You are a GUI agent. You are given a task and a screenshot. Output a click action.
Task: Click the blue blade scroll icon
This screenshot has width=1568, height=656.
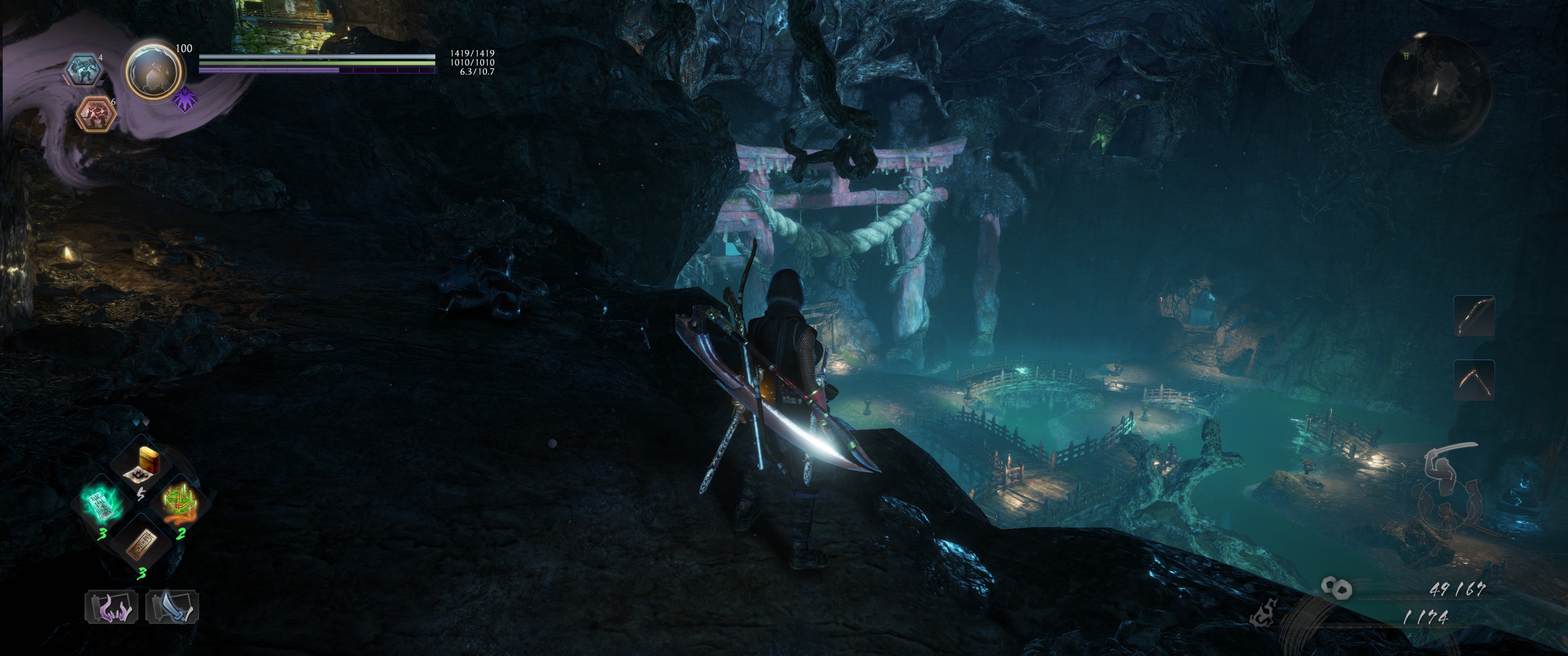(x=172, y=607)
